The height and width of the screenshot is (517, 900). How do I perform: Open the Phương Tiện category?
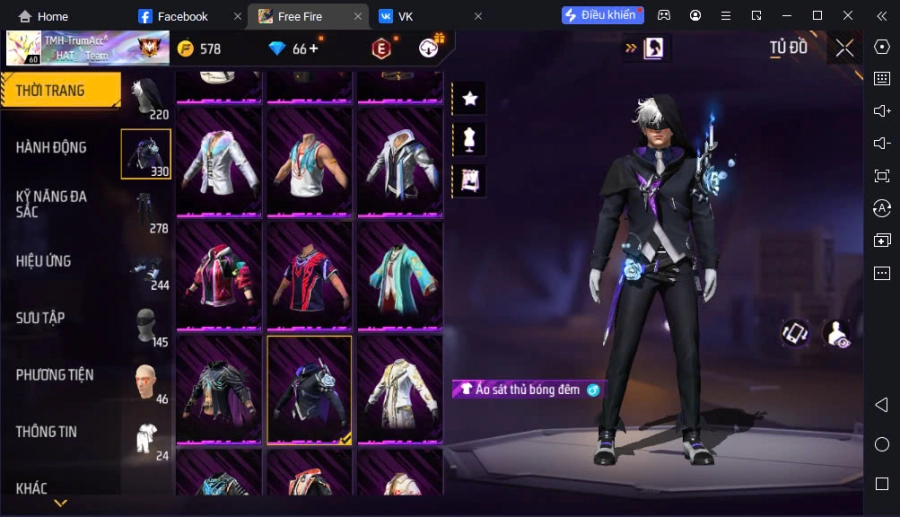55,375
